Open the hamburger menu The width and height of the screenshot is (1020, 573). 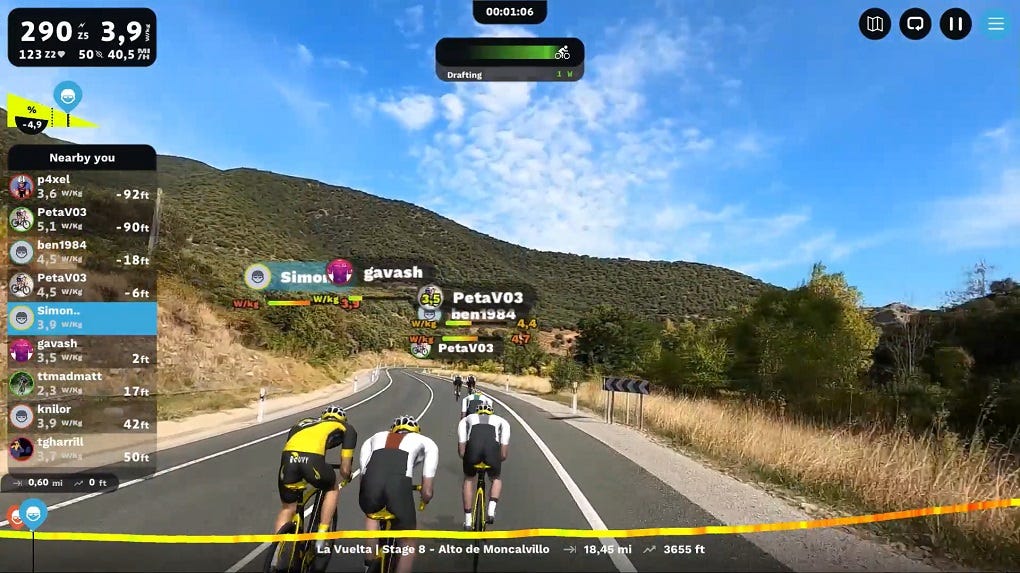click(x=995, y=24)
